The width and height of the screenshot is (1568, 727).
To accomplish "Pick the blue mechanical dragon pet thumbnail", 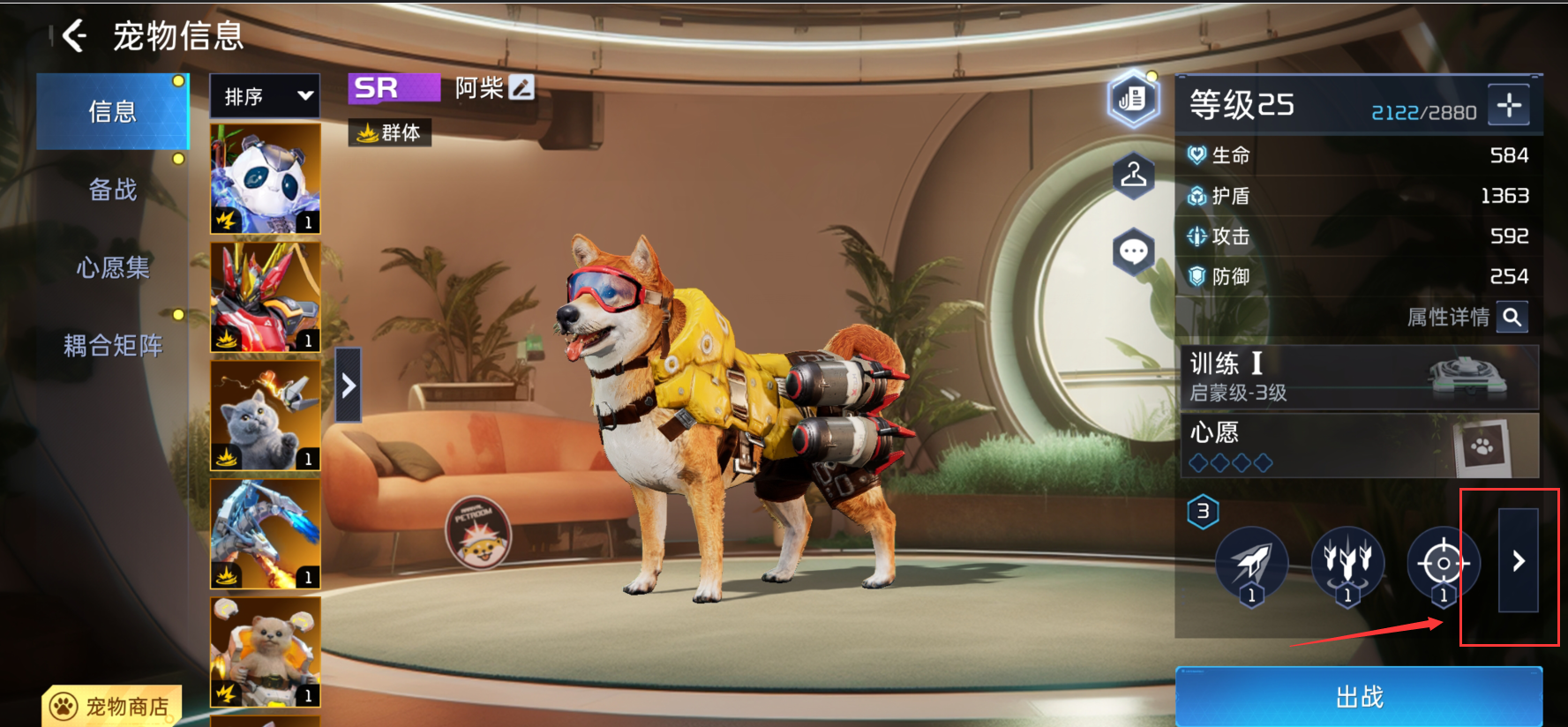I will coord(265,534).
